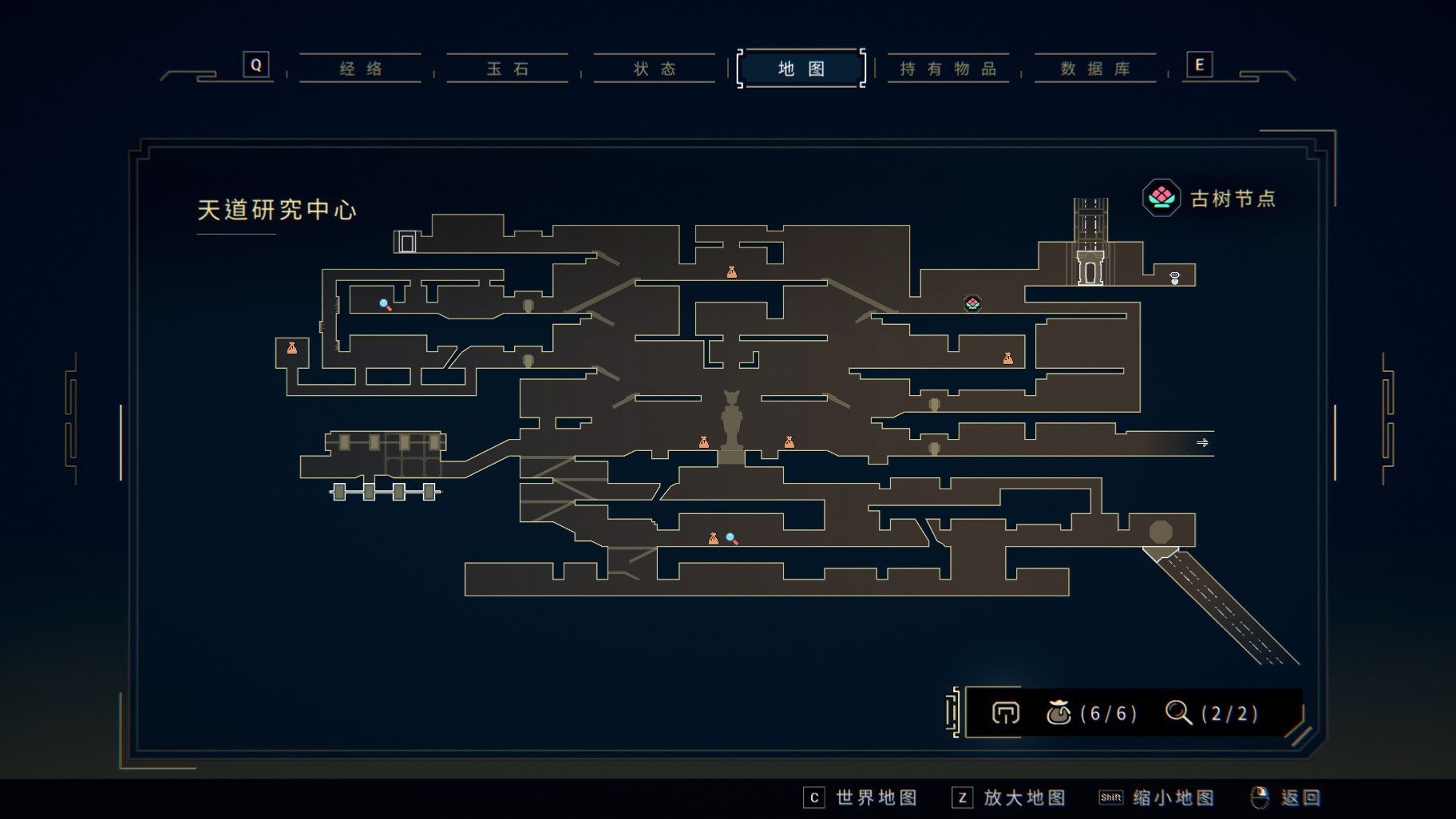Screen dimensions: 1456x819
Task: Open the 玉石 tab
Action: click(x=508, y=69)
